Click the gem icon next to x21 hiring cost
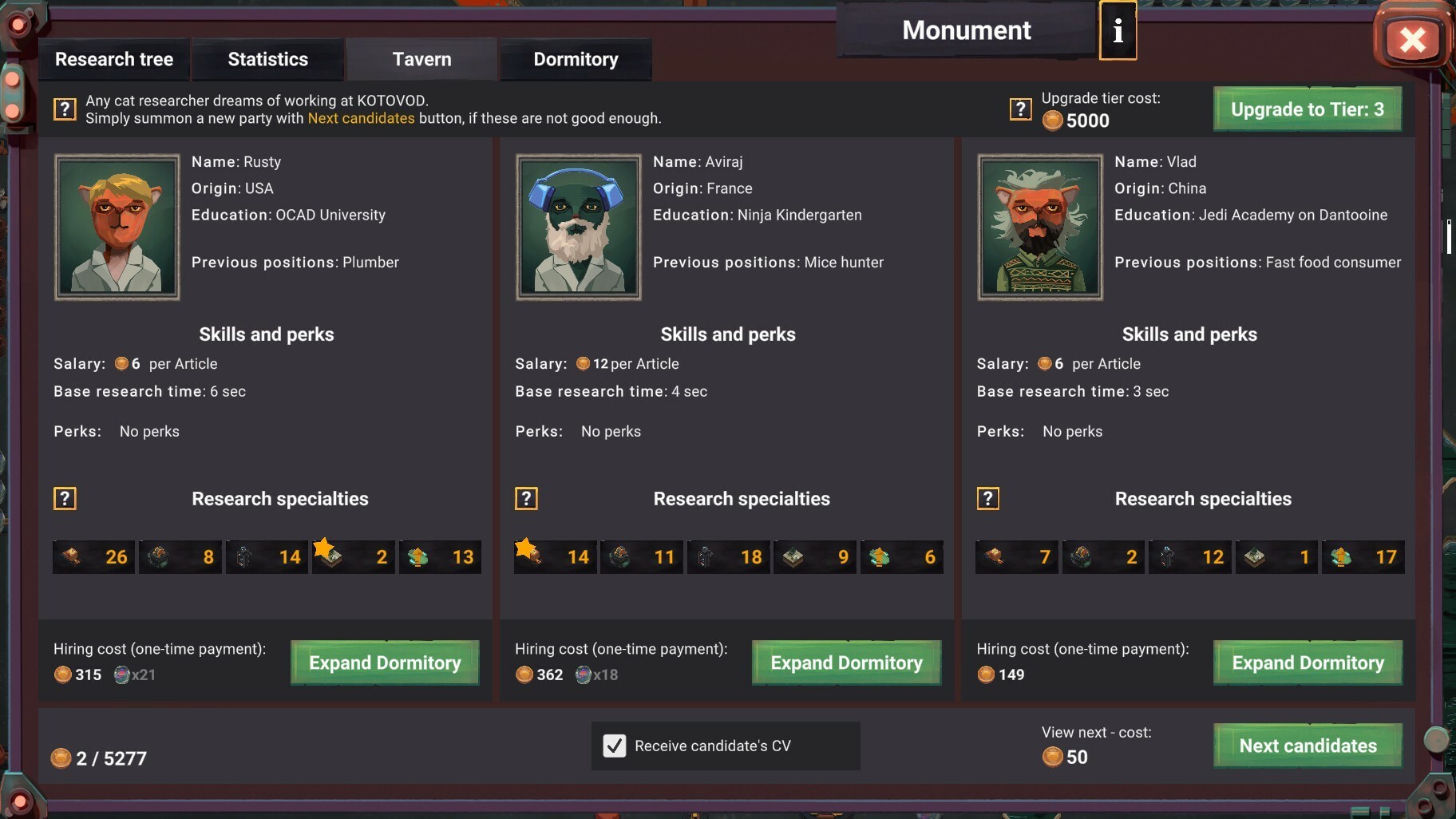This screenshot has width=1456, height=819. point(121,675)
